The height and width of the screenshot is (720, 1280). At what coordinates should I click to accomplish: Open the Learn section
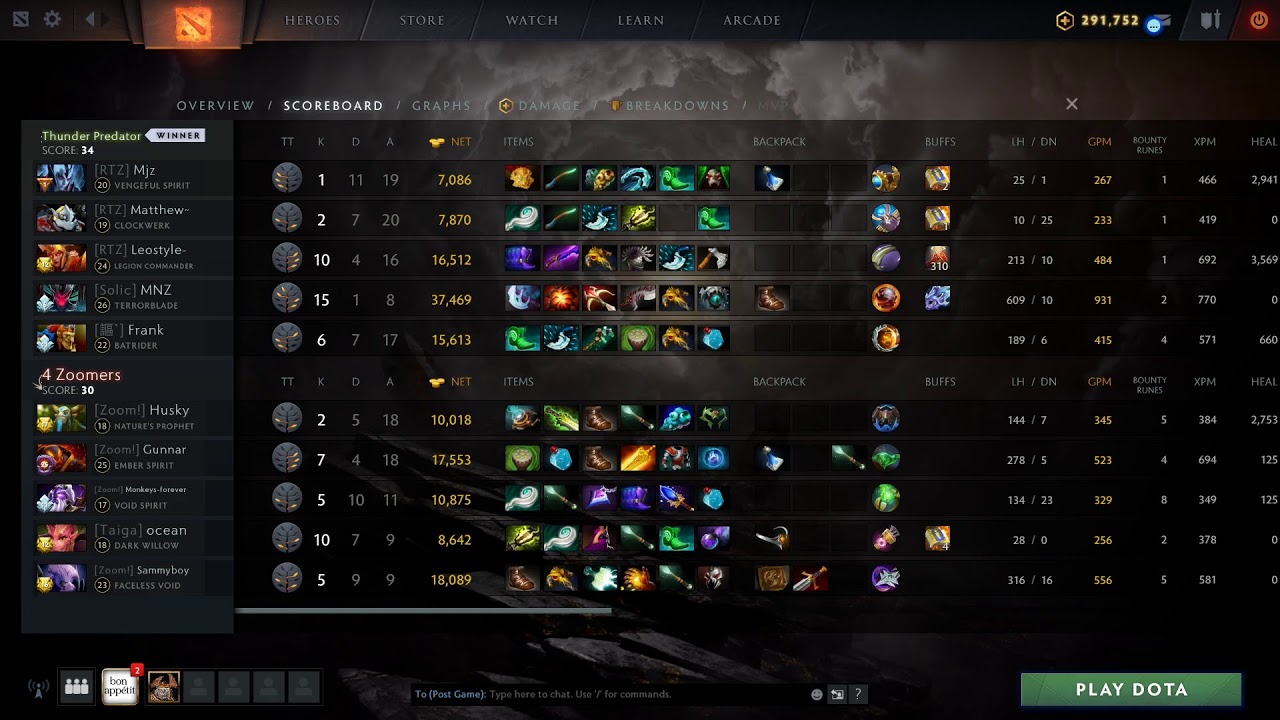[640, 20]
